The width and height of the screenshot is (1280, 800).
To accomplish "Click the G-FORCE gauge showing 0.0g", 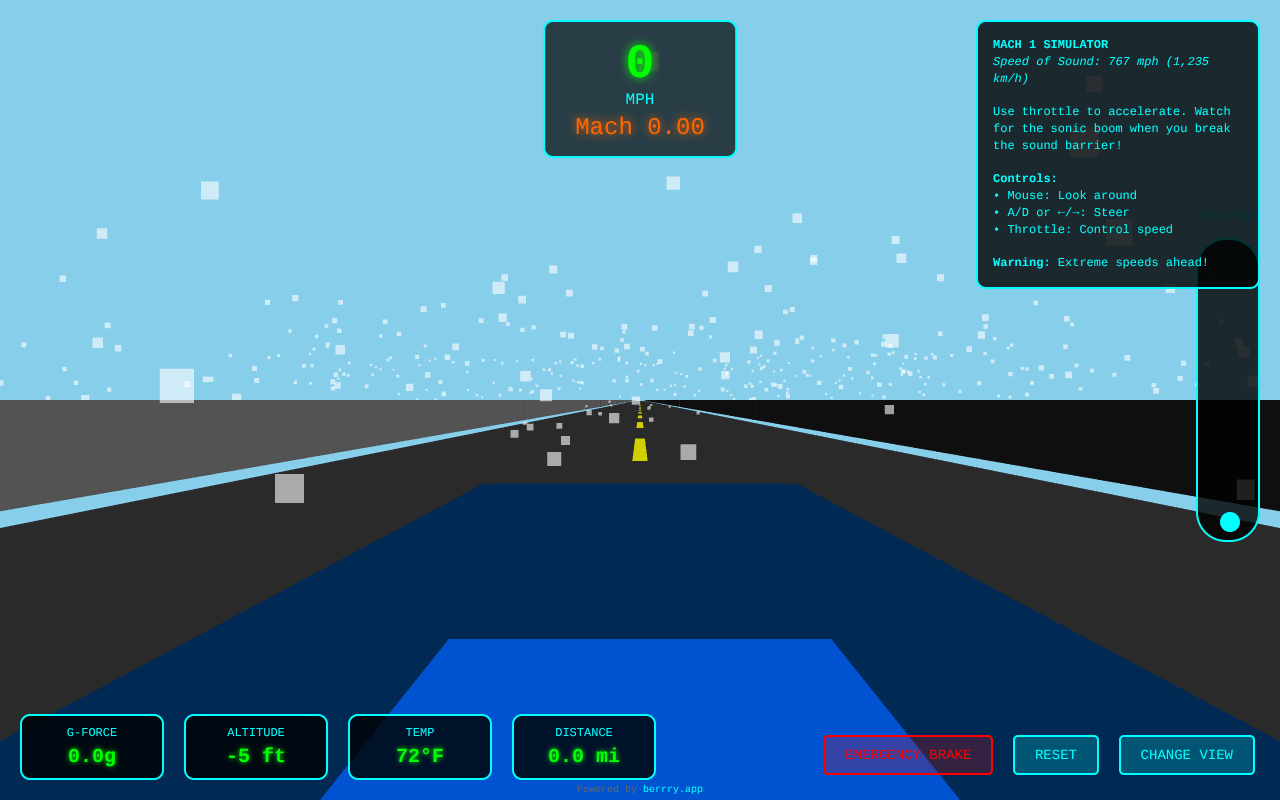I will [x=91, y=746].
